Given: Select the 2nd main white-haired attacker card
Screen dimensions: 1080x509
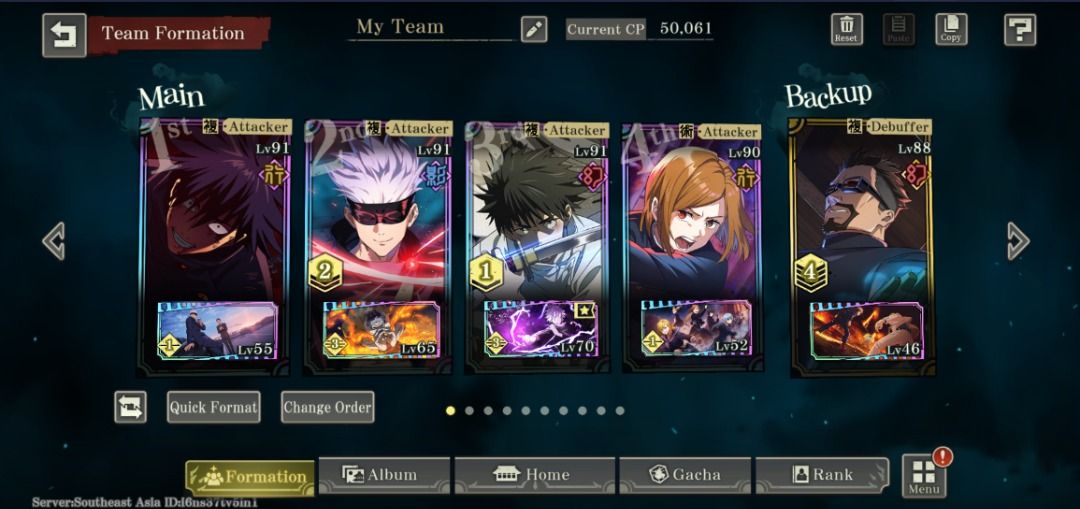Looking at the screenshot, I should [378, 230].
